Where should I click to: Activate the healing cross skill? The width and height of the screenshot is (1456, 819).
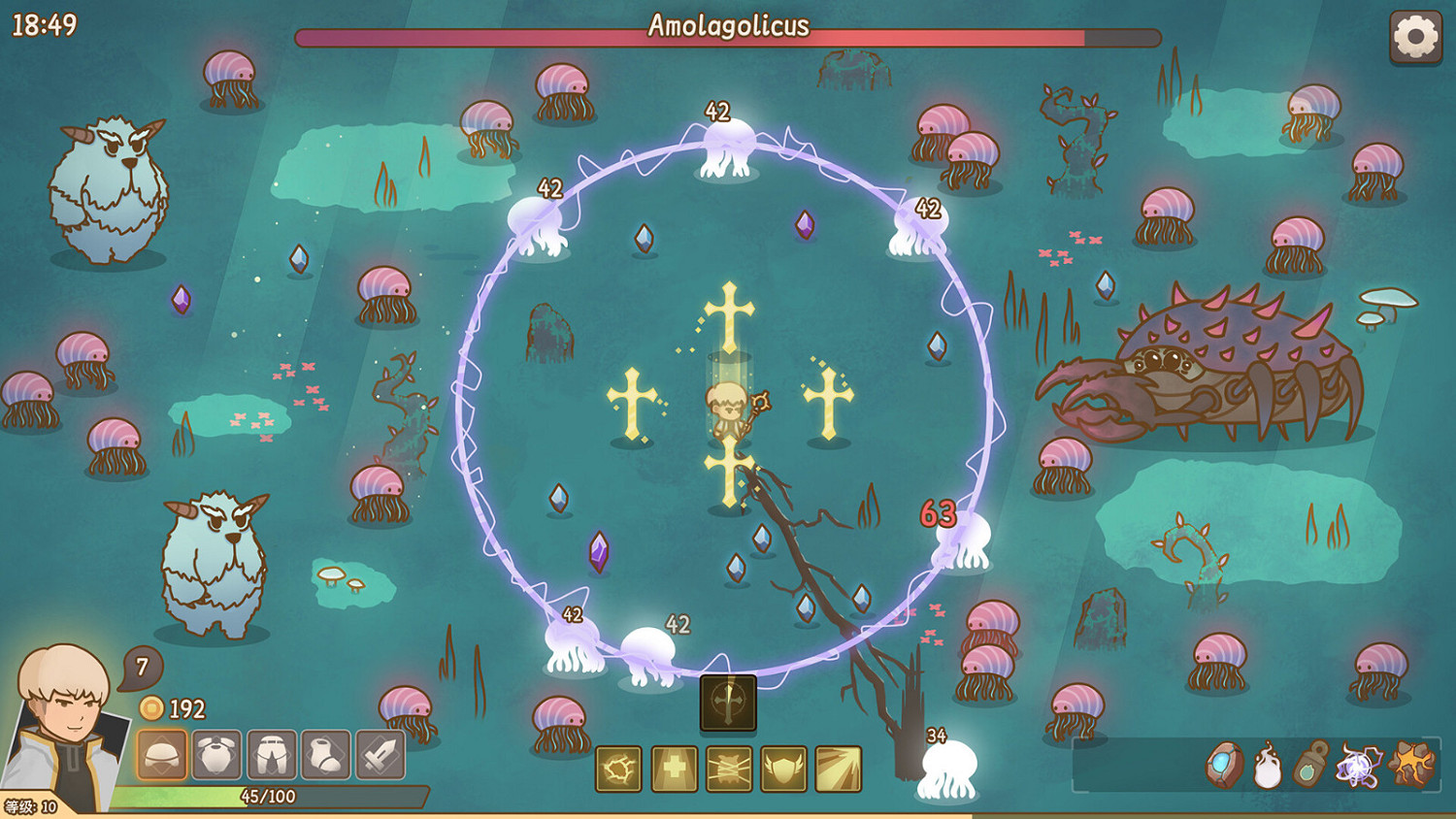(x=673, y=767)
